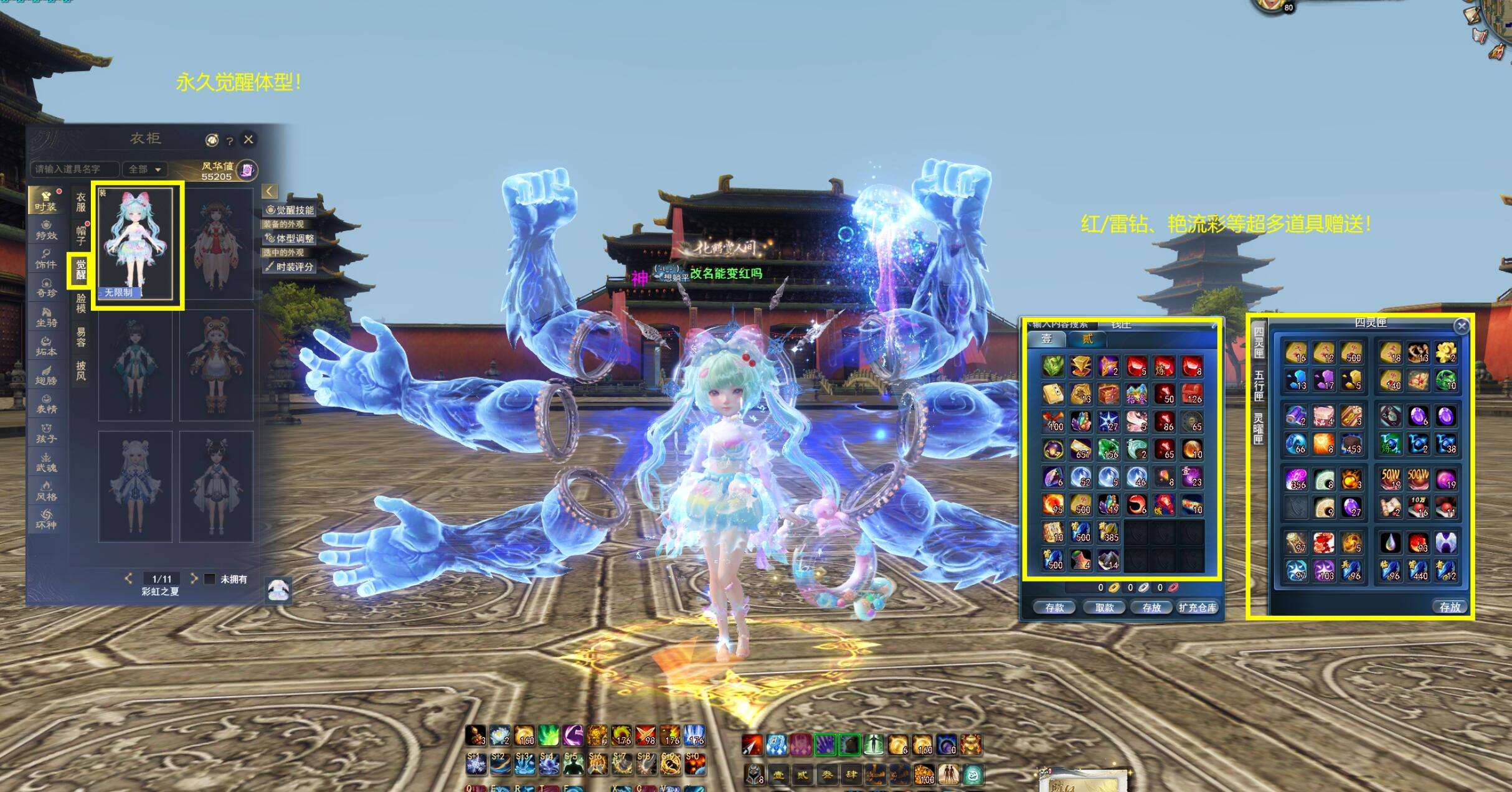Switch to the 特效 effects category
1512x792 pixels.
pos(46,229)
